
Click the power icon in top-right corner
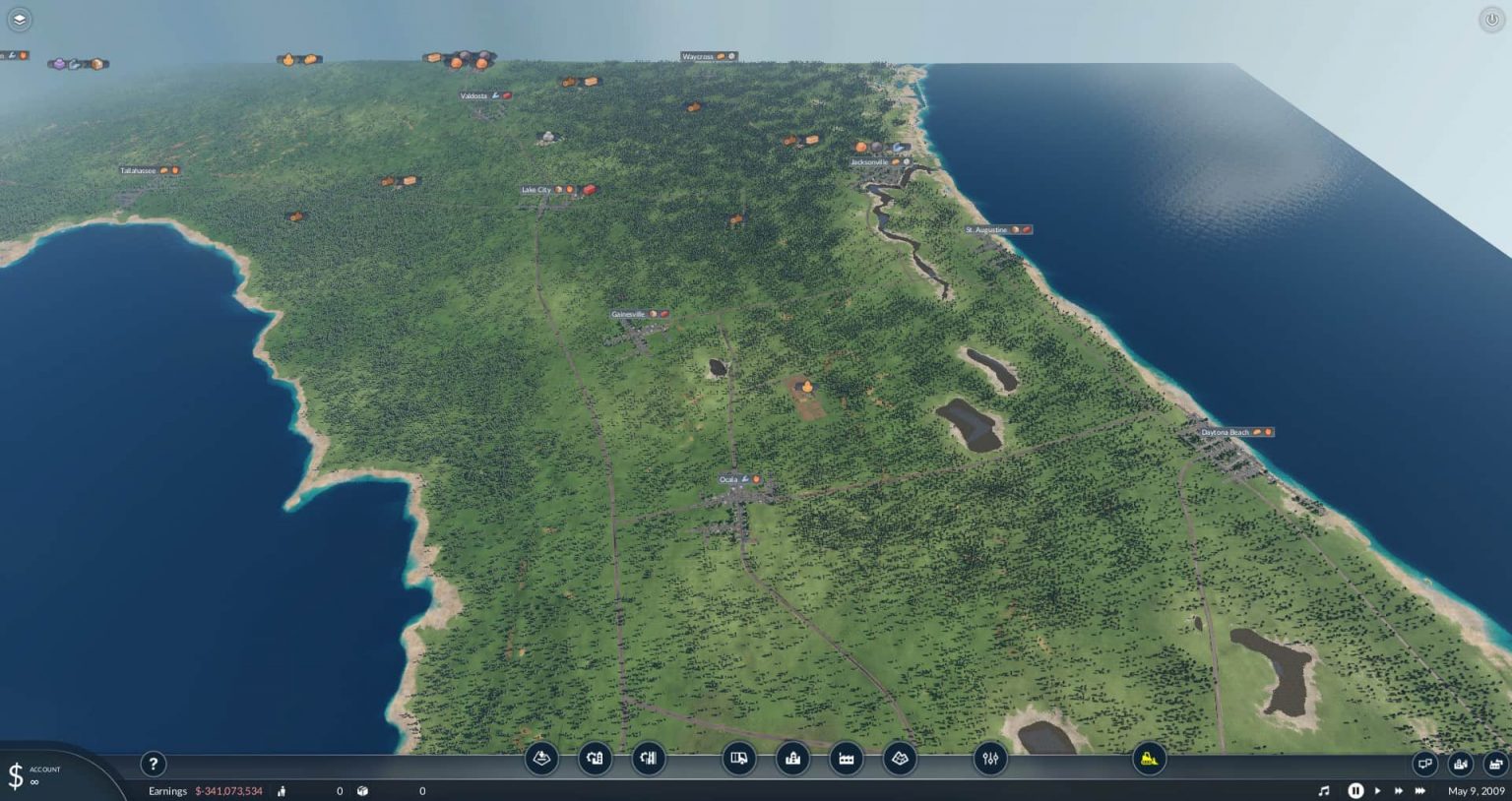tap(1492, 19)
